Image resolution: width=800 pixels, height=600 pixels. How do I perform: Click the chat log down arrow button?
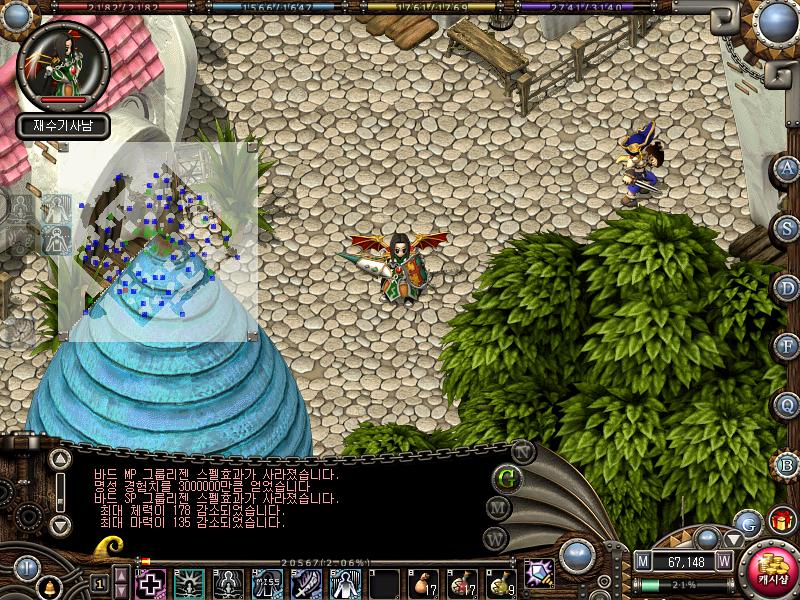(60, 524)
